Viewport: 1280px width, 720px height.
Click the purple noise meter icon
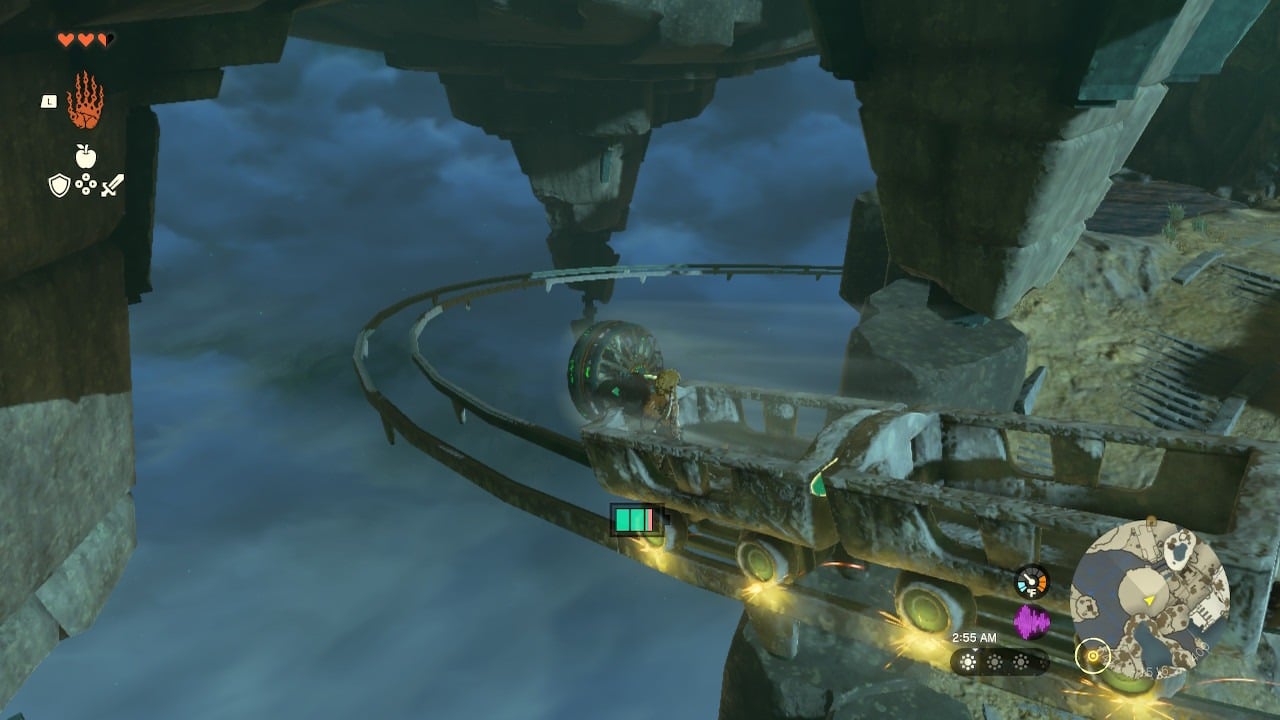click(1031, 622)
